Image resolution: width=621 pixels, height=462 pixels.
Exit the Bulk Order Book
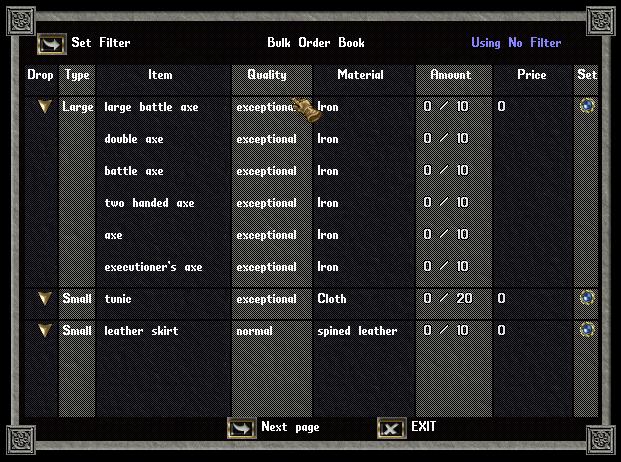coord(392,428)
